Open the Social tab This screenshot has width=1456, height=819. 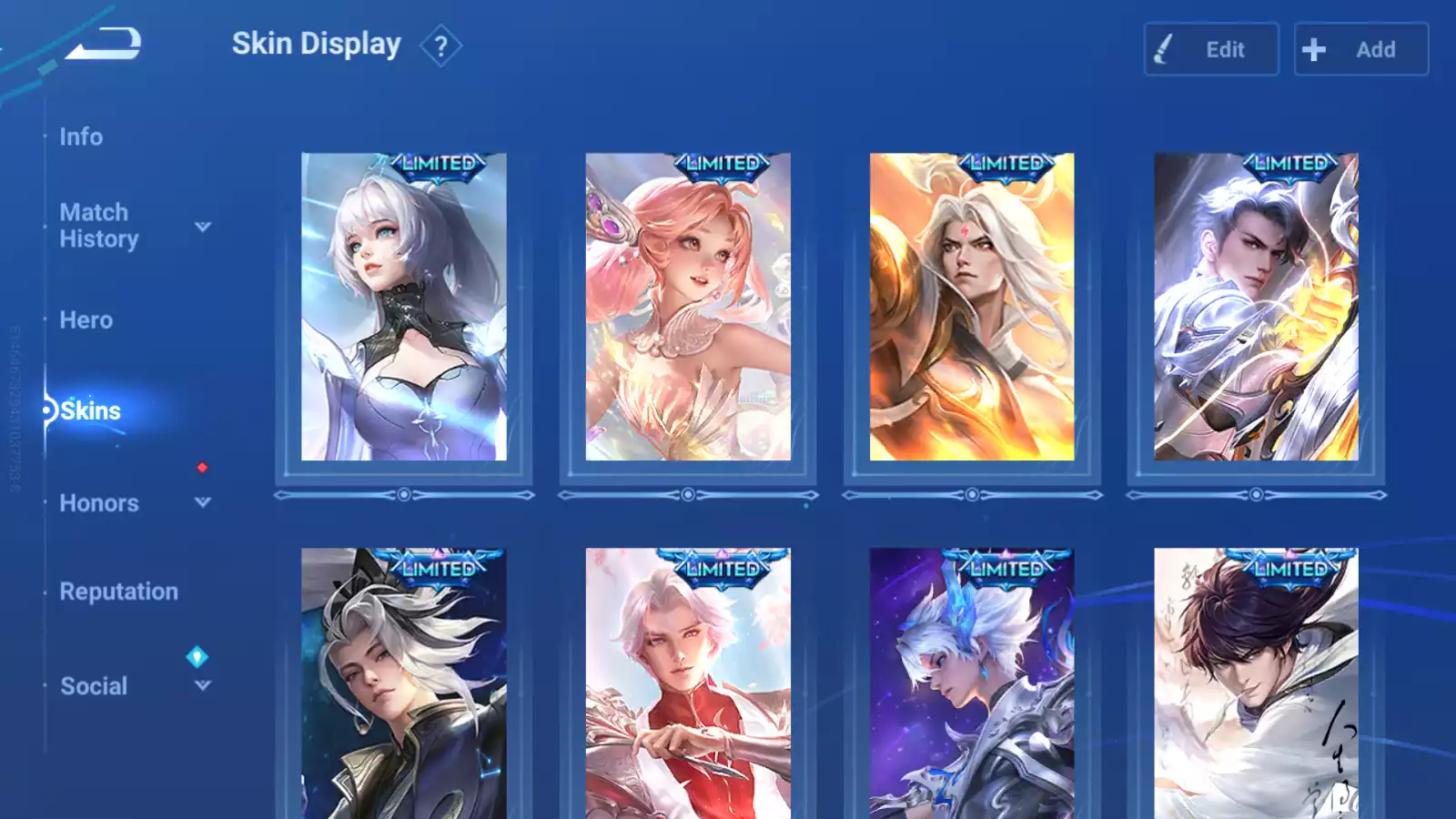tap(93, 686)
